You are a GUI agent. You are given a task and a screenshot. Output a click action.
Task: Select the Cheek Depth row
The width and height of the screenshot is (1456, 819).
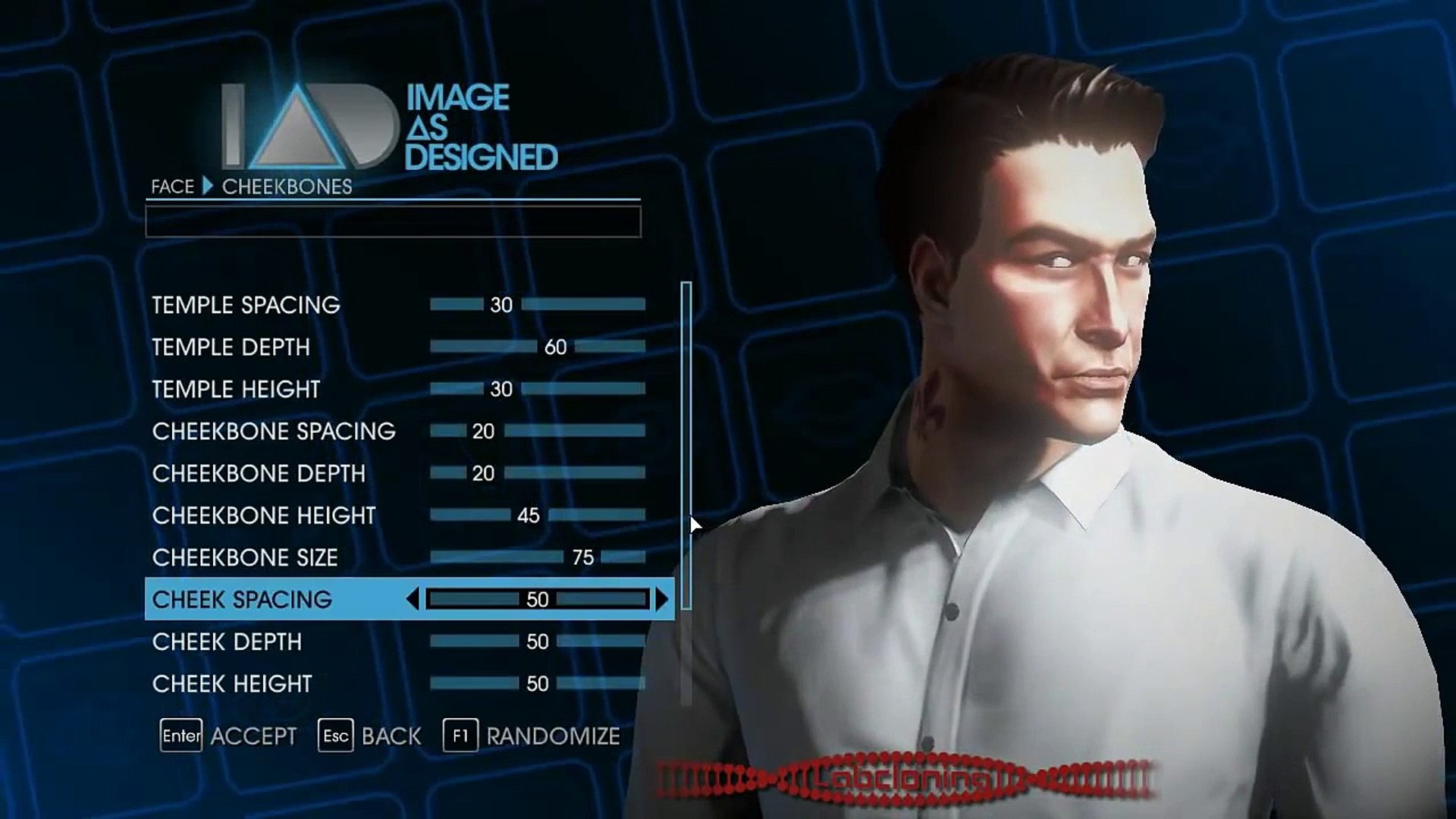click(227, 642)
